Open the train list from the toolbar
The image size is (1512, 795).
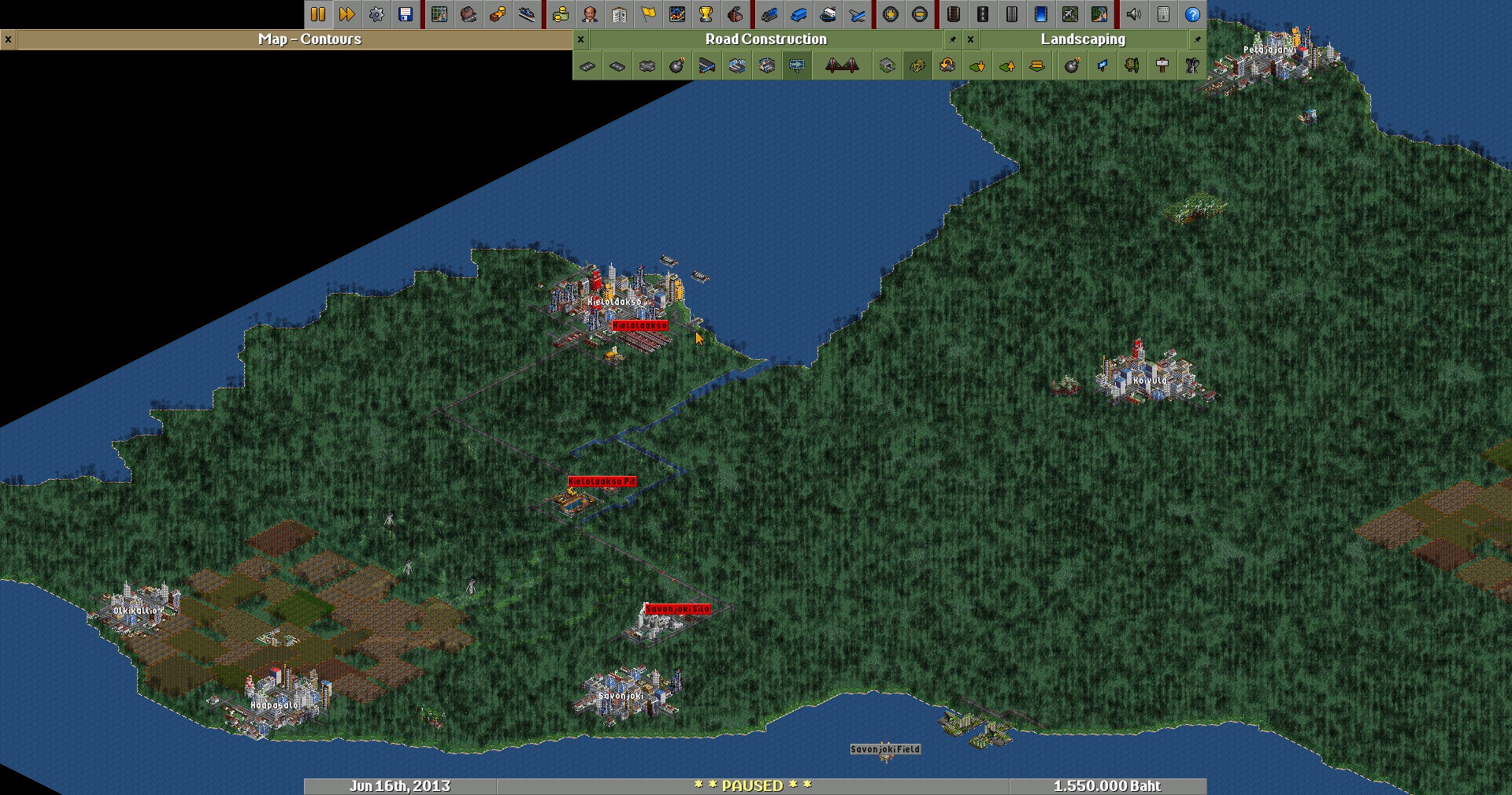(769, 14)
